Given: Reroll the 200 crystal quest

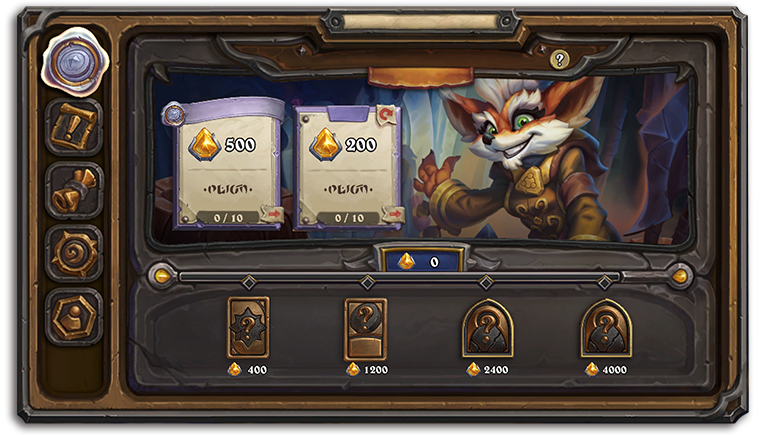Looking at the screenshot, I should [x=387, y=114].
